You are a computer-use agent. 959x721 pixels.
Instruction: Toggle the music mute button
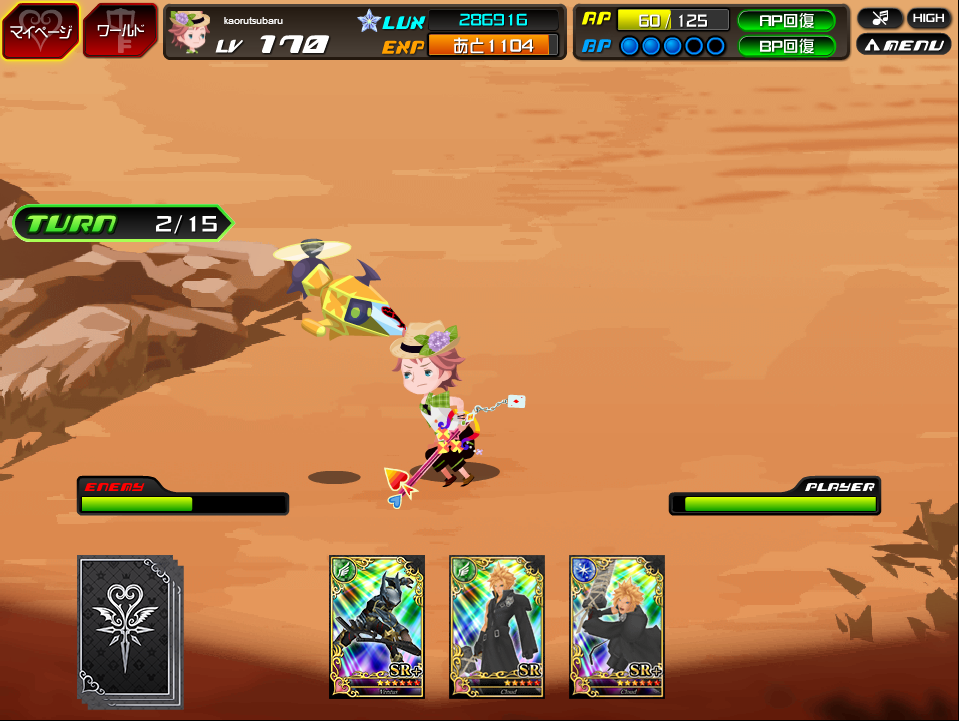(879, 18)
